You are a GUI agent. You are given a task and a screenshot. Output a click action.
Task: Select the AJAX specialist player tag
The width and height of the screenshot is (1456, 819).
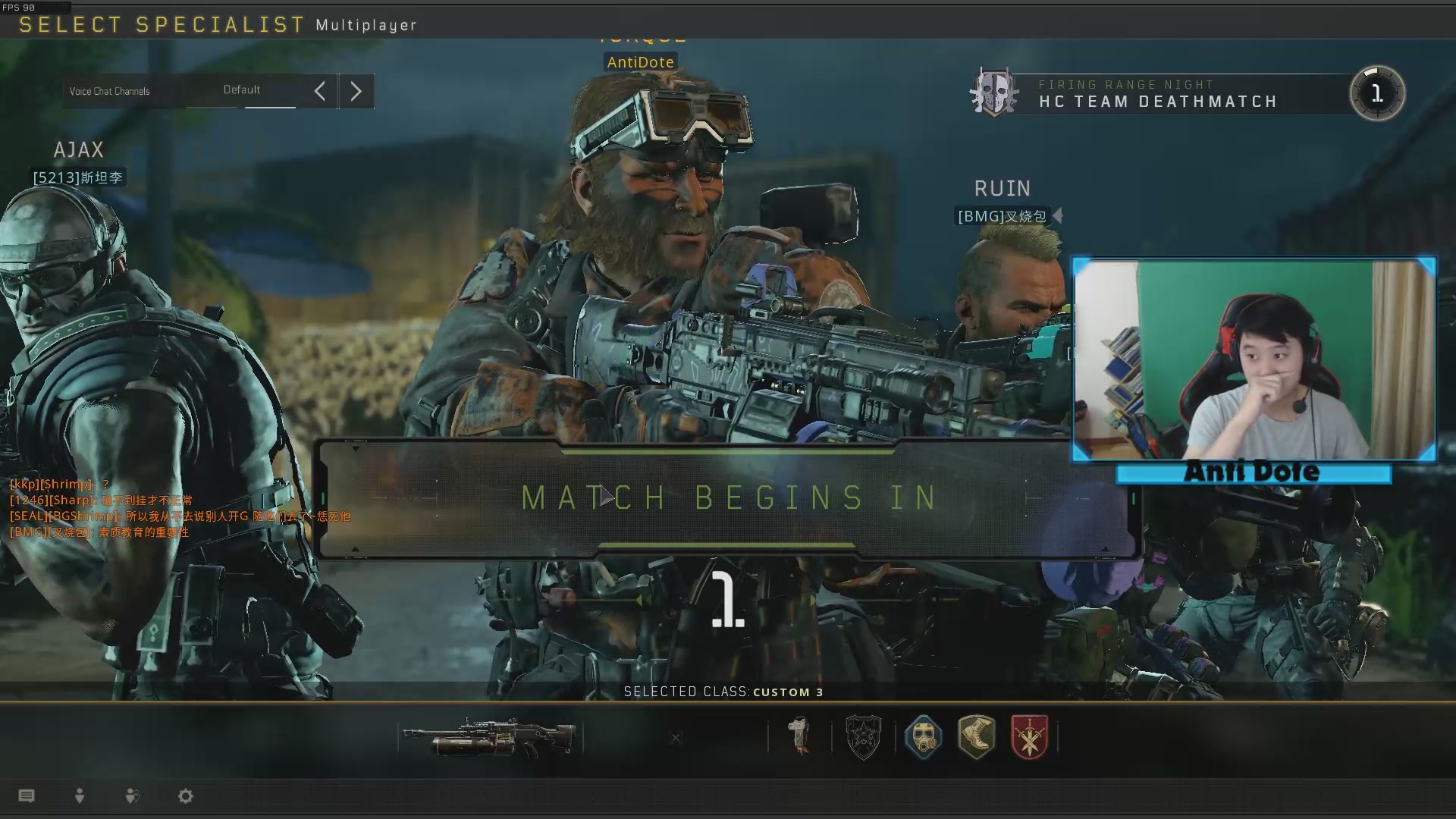click(77, 177)
